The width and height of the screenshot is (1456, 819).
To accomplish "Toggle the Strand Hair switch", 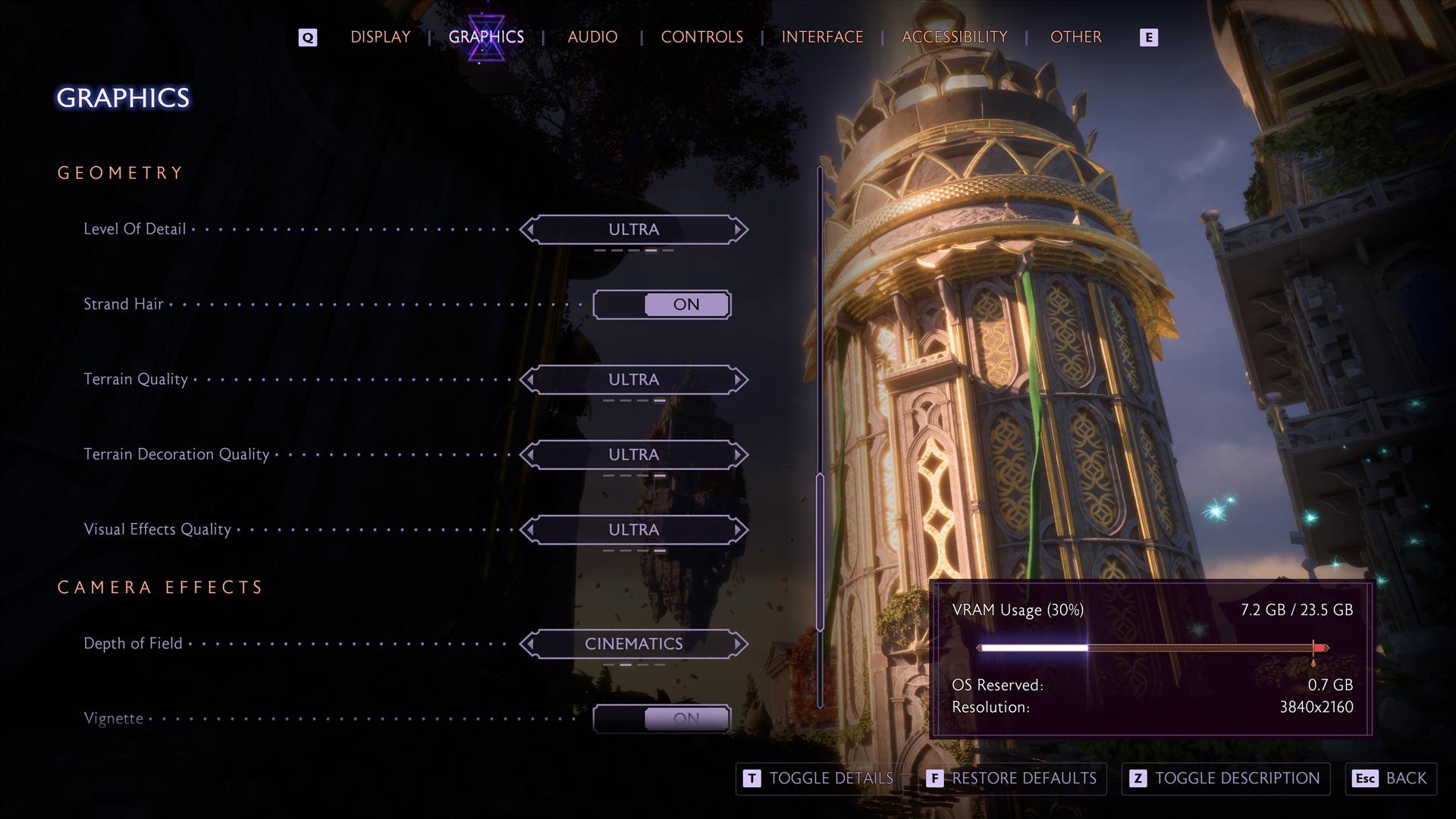I will pos(662,305).
